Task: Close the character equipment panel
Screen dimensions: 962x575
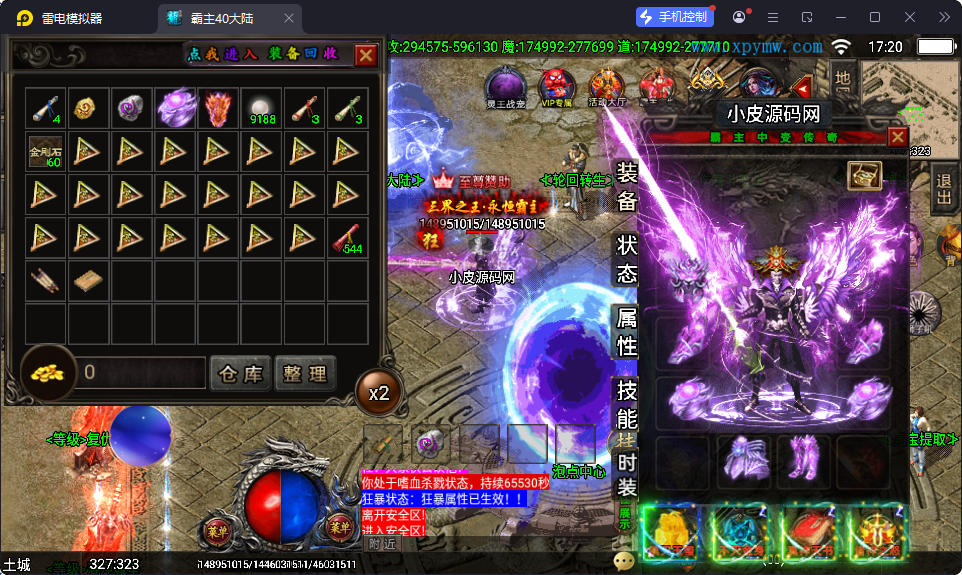Action: pyautogui.click(x=898, y=137)
